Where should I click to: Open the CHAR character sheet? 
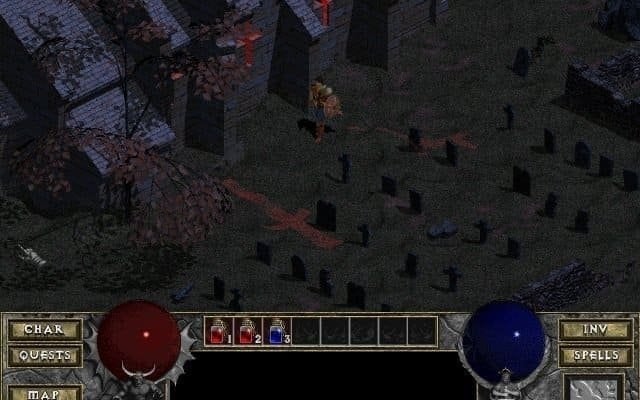click(44, 329)
